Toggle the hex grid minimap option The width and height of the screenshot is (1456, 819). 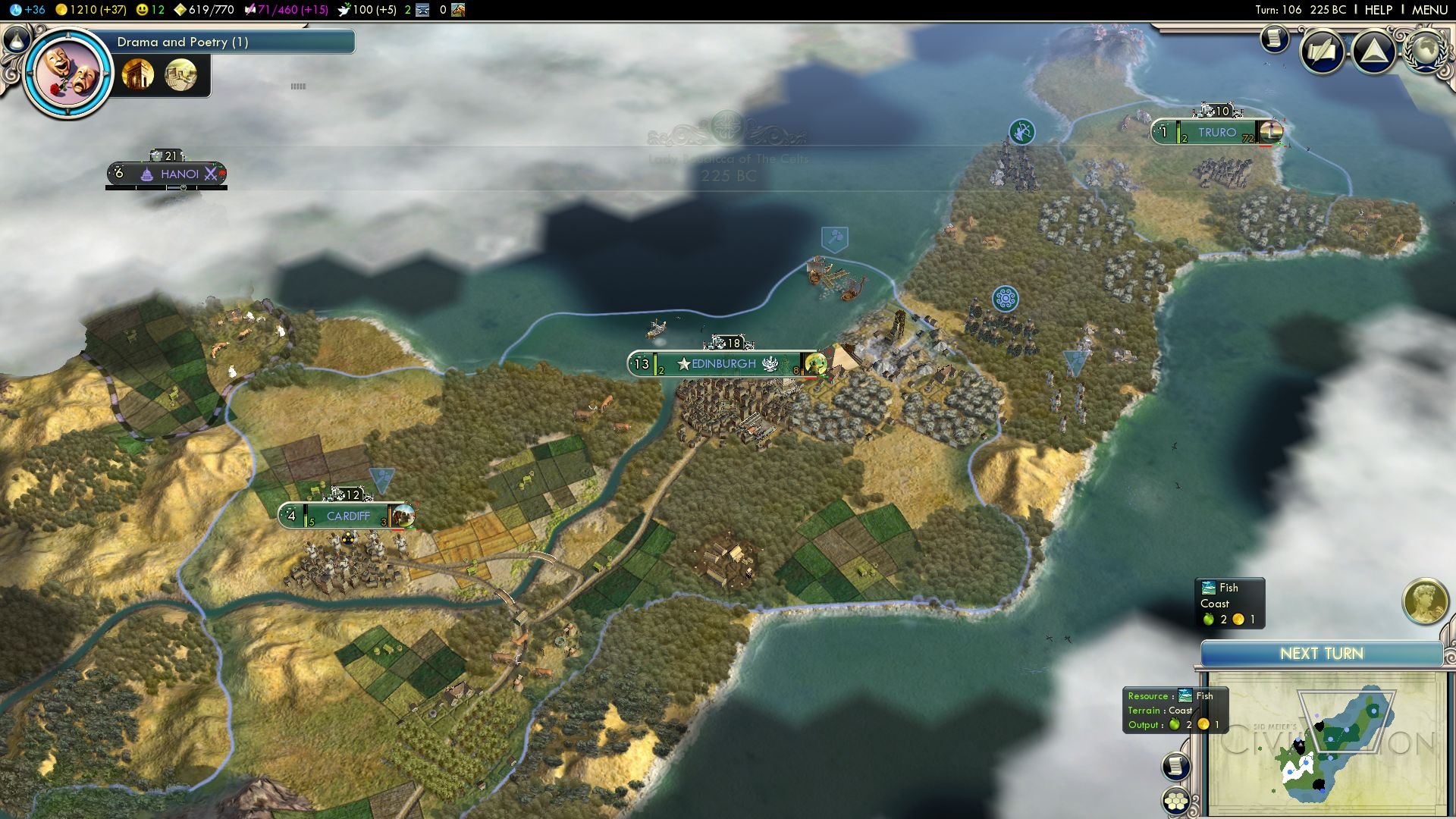tap(1175, 801)
